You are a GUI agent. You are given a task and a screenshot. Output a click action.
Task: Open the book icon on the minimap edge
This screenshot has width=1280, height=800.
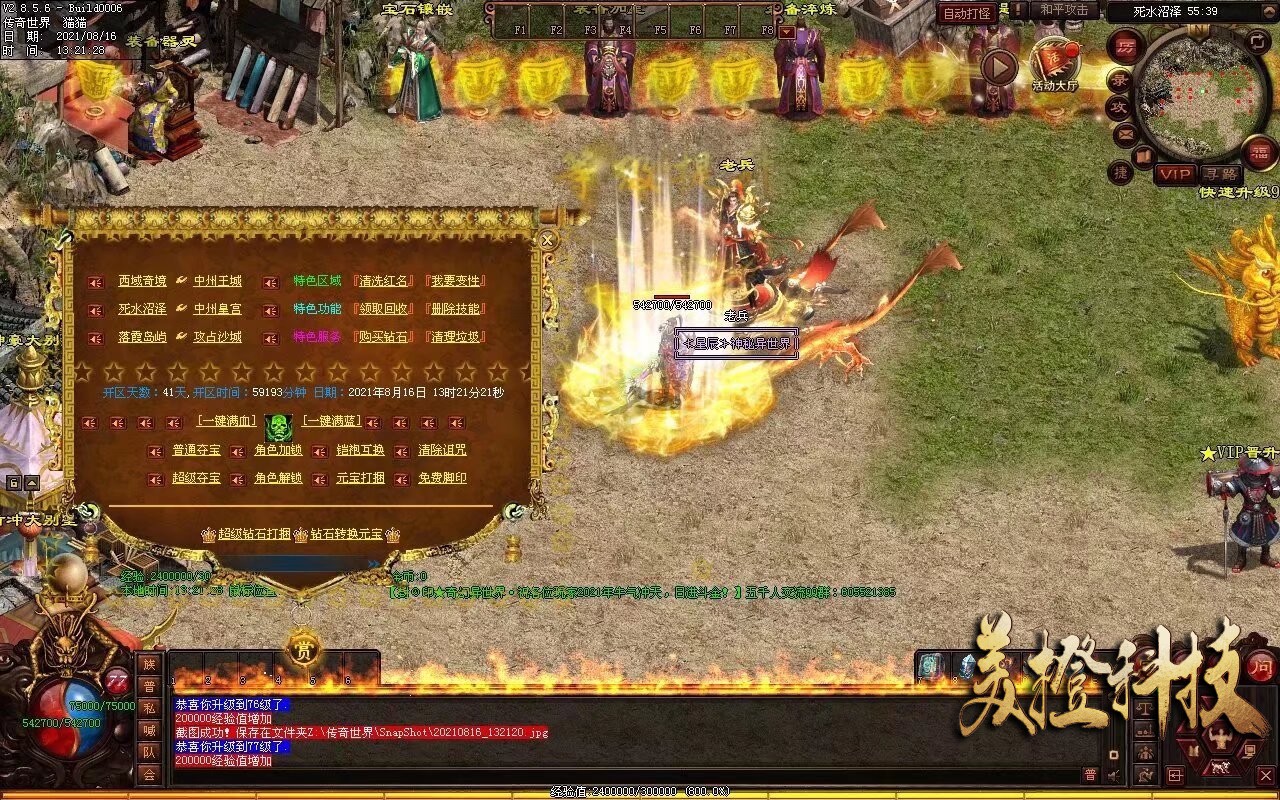click(x=1144, y=155)
